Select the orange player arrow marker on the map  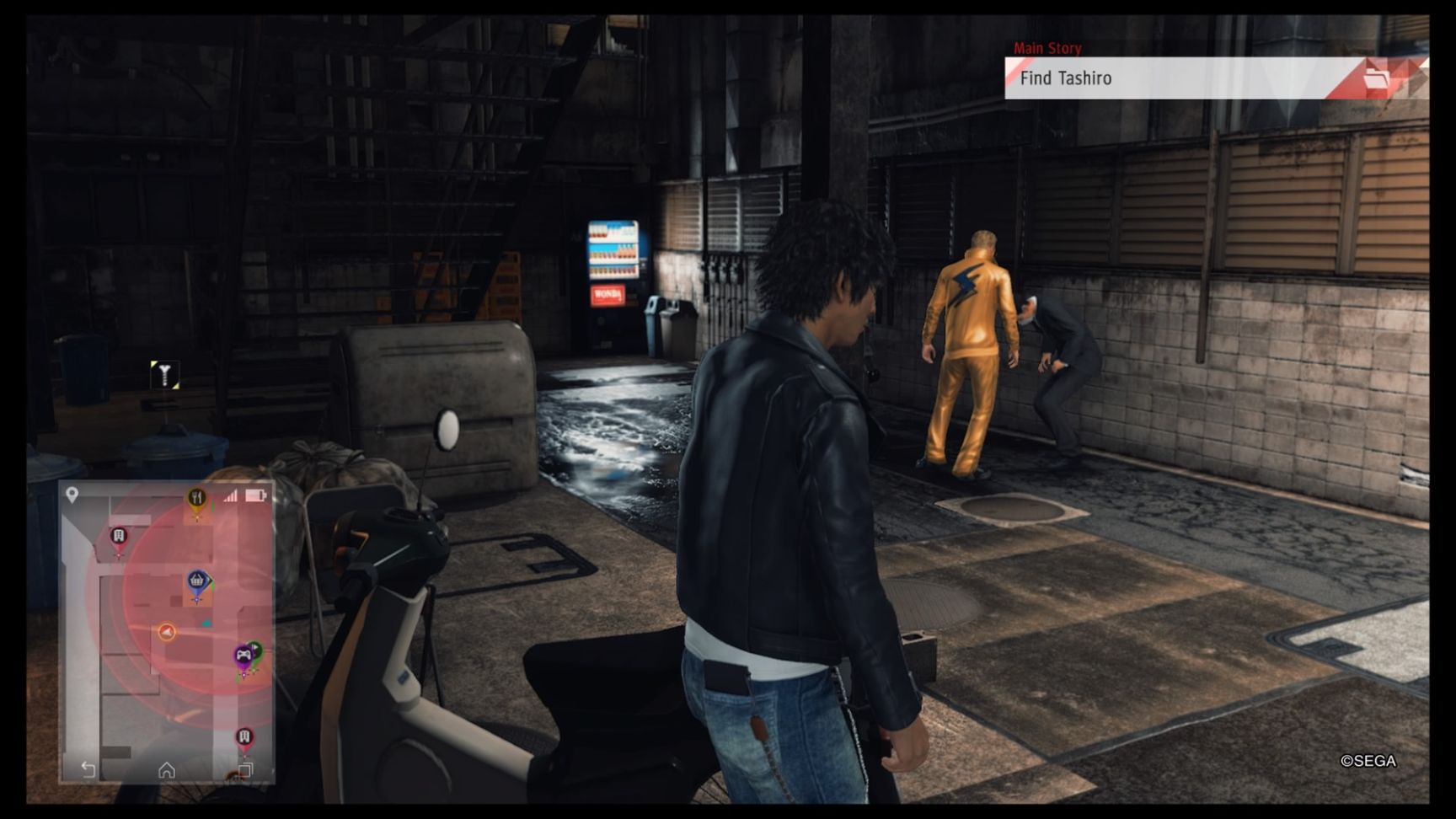[x=165, y=631]
